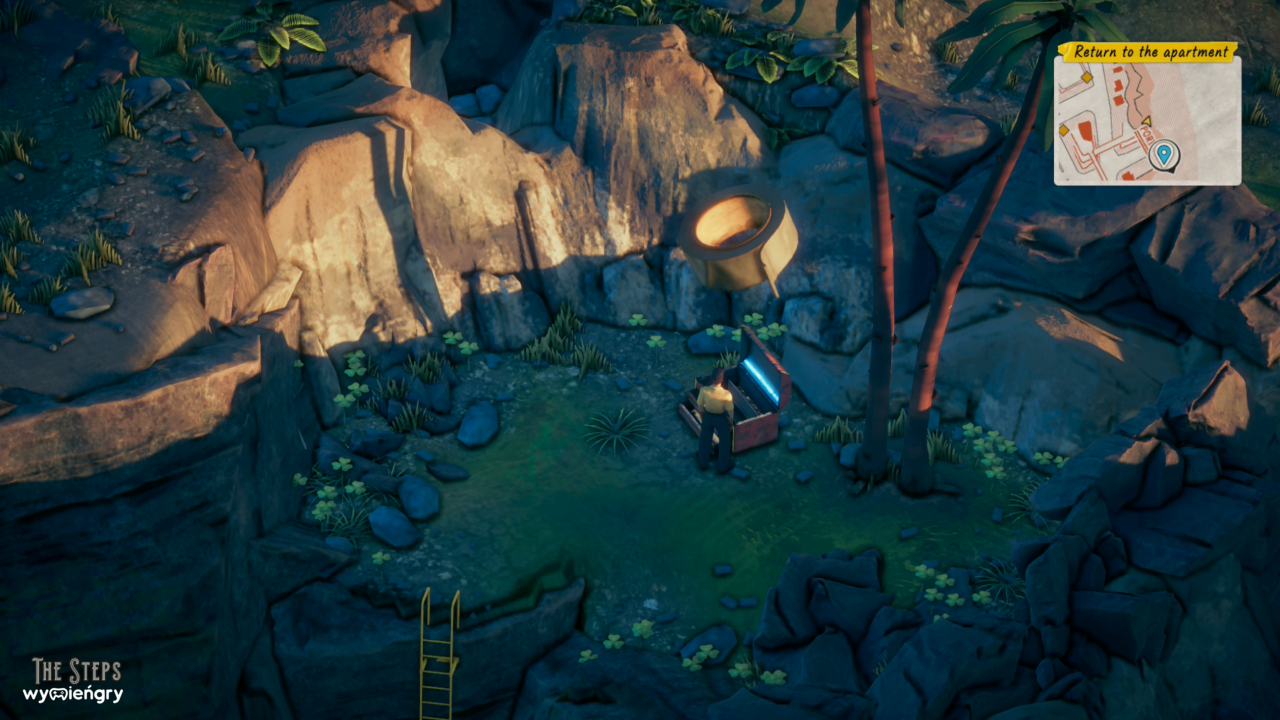This screenshot has width=1280, height=720.
Task: Open the minimap in the corner
Action: click(x=1146, y=120)
